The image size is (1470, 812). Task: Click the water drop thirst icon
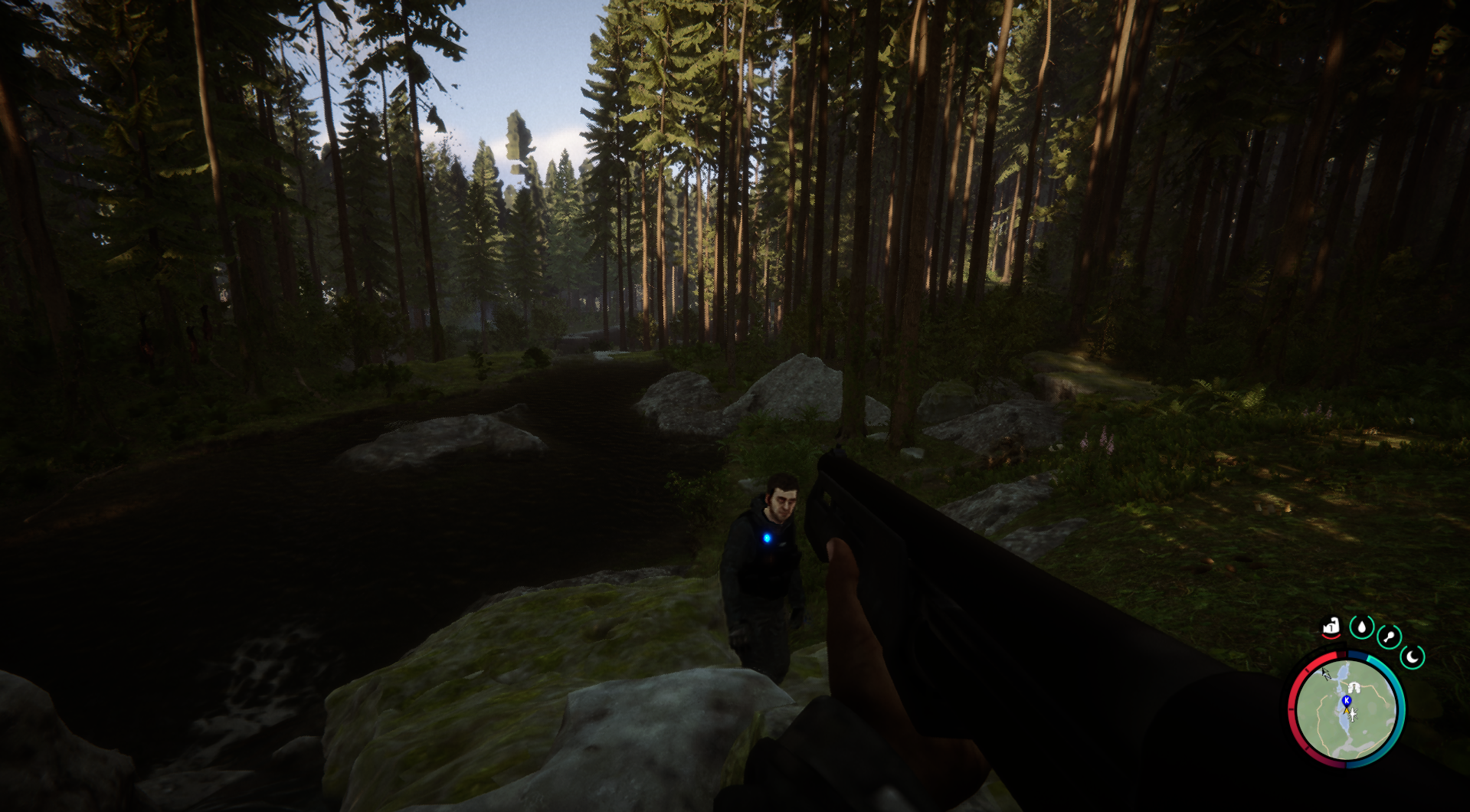(x=1361, y=627)
